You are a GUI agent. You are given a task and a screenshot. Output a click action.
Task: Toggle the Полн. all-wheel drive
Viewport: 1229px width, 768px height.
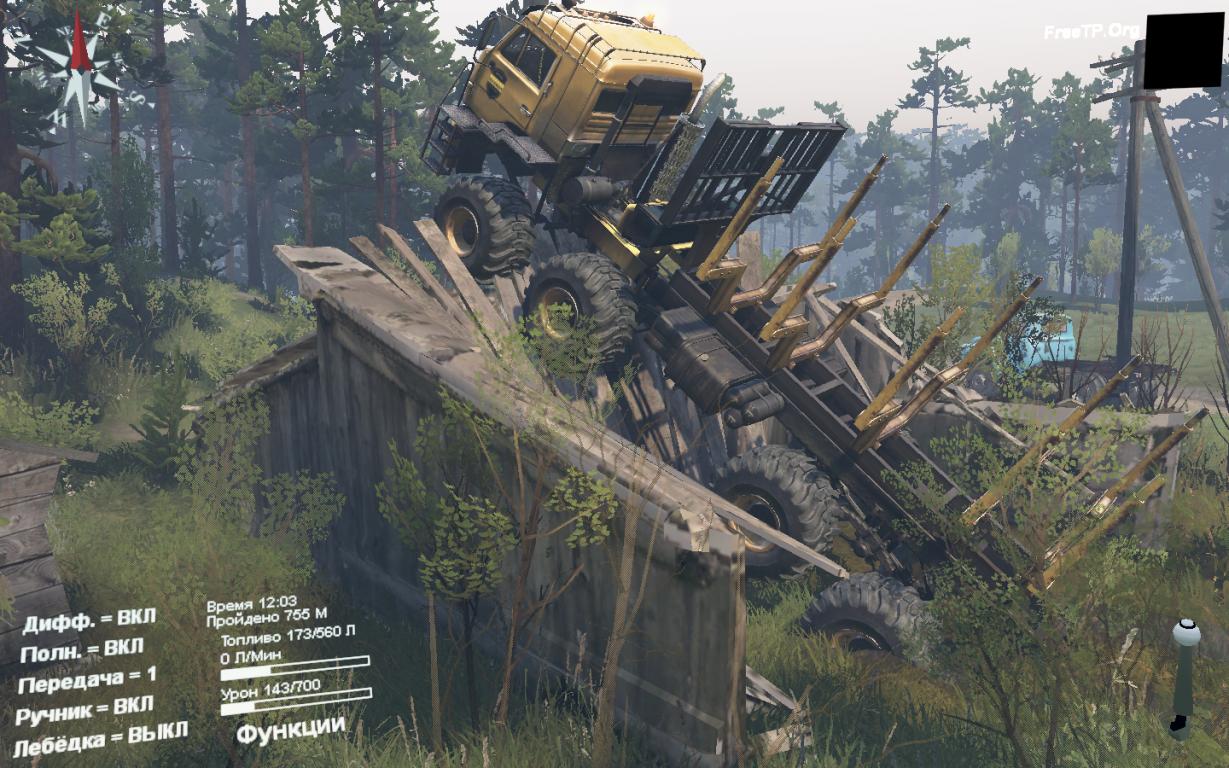click(x=82, y=651)
